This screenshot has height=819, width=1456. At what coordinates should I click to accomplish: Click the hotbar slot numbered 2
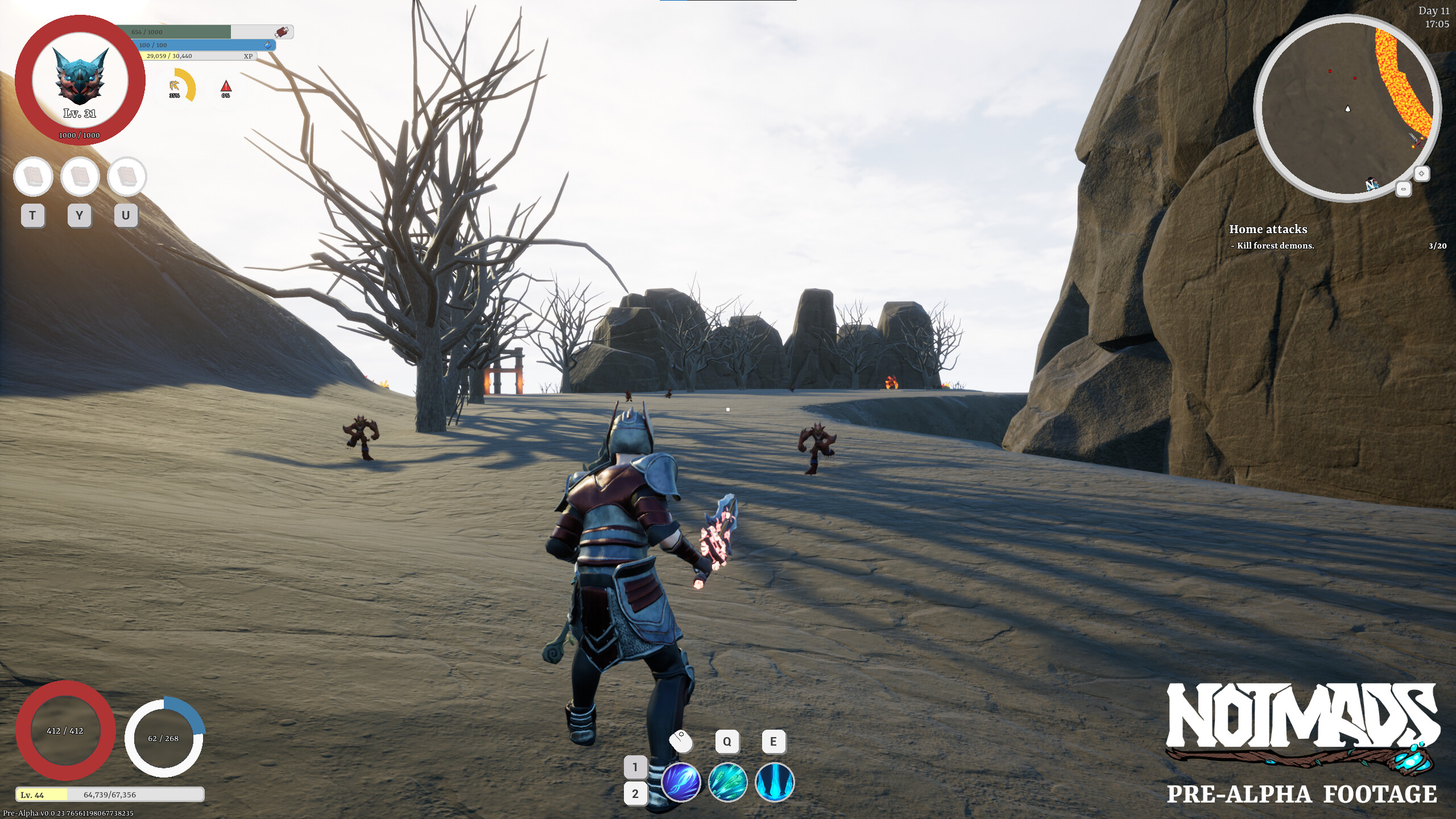coord(635,793)
